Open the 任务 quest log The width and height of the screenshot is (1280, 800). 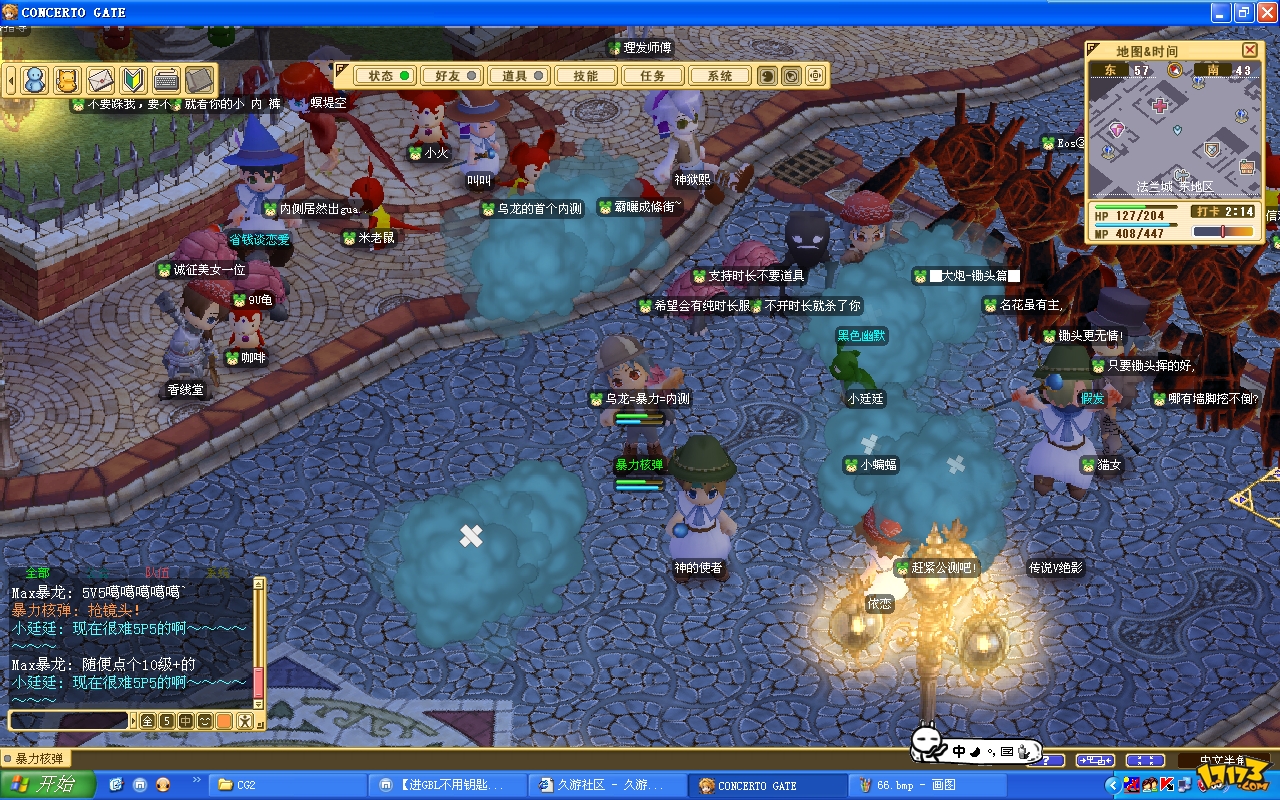pyautogui.click(x=653, y=76)
